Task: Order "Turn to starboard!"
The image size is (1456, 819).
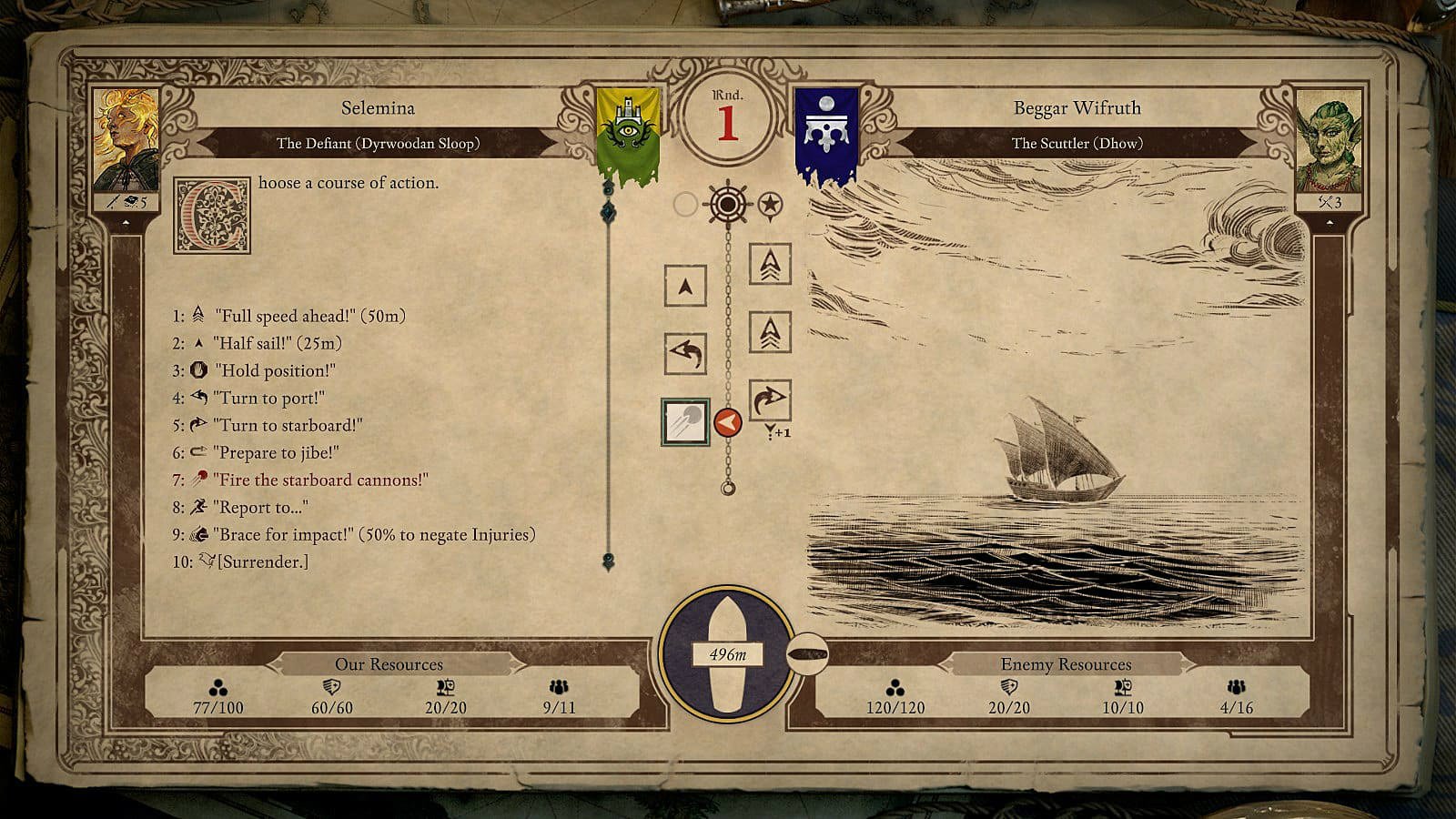Action: pyautogui.click(x=287, y=426)
